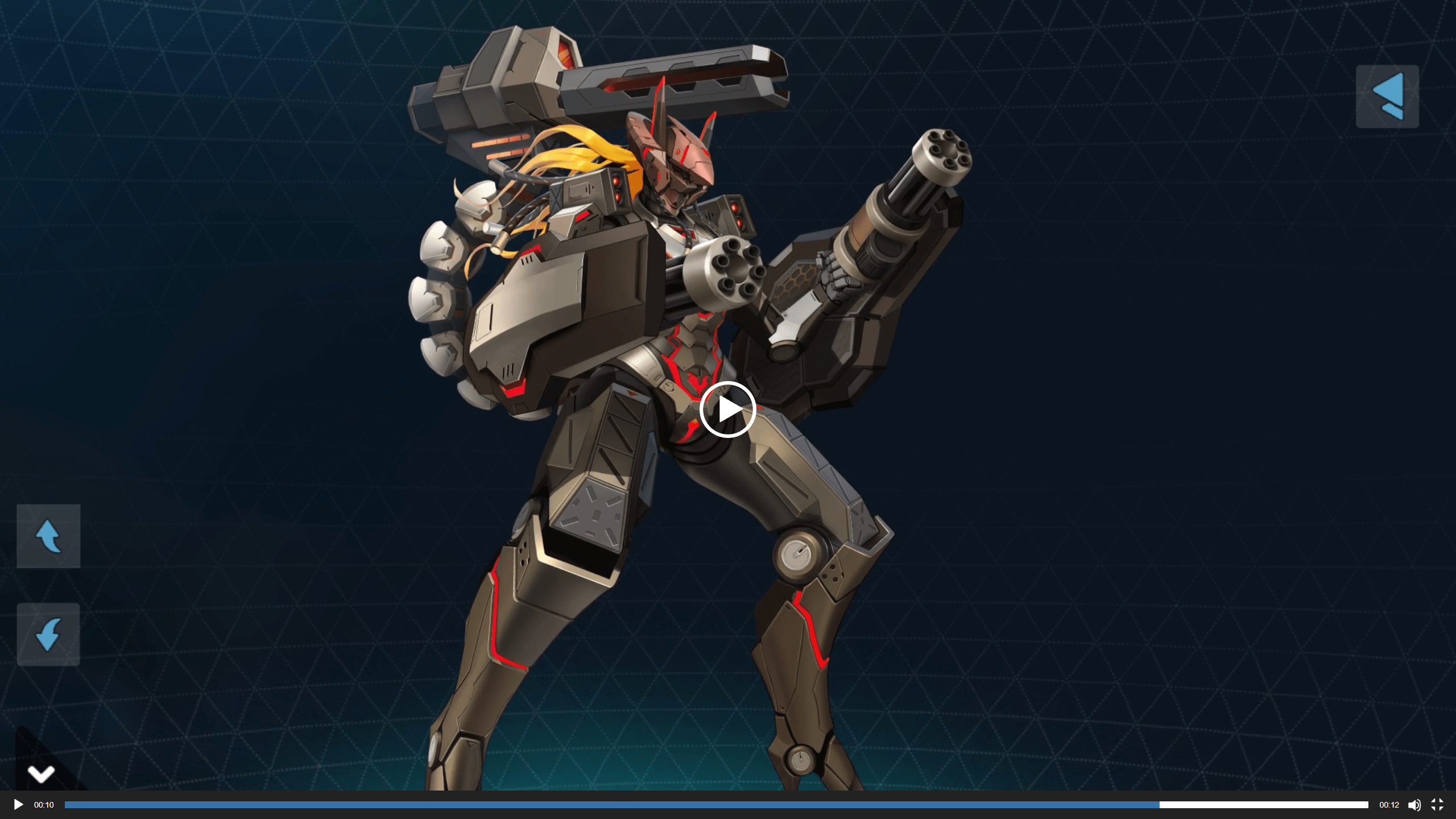Viewport: 1456px width, 819px height.
Task: Click the small play button in control bar
Action: tap(18, 805)
